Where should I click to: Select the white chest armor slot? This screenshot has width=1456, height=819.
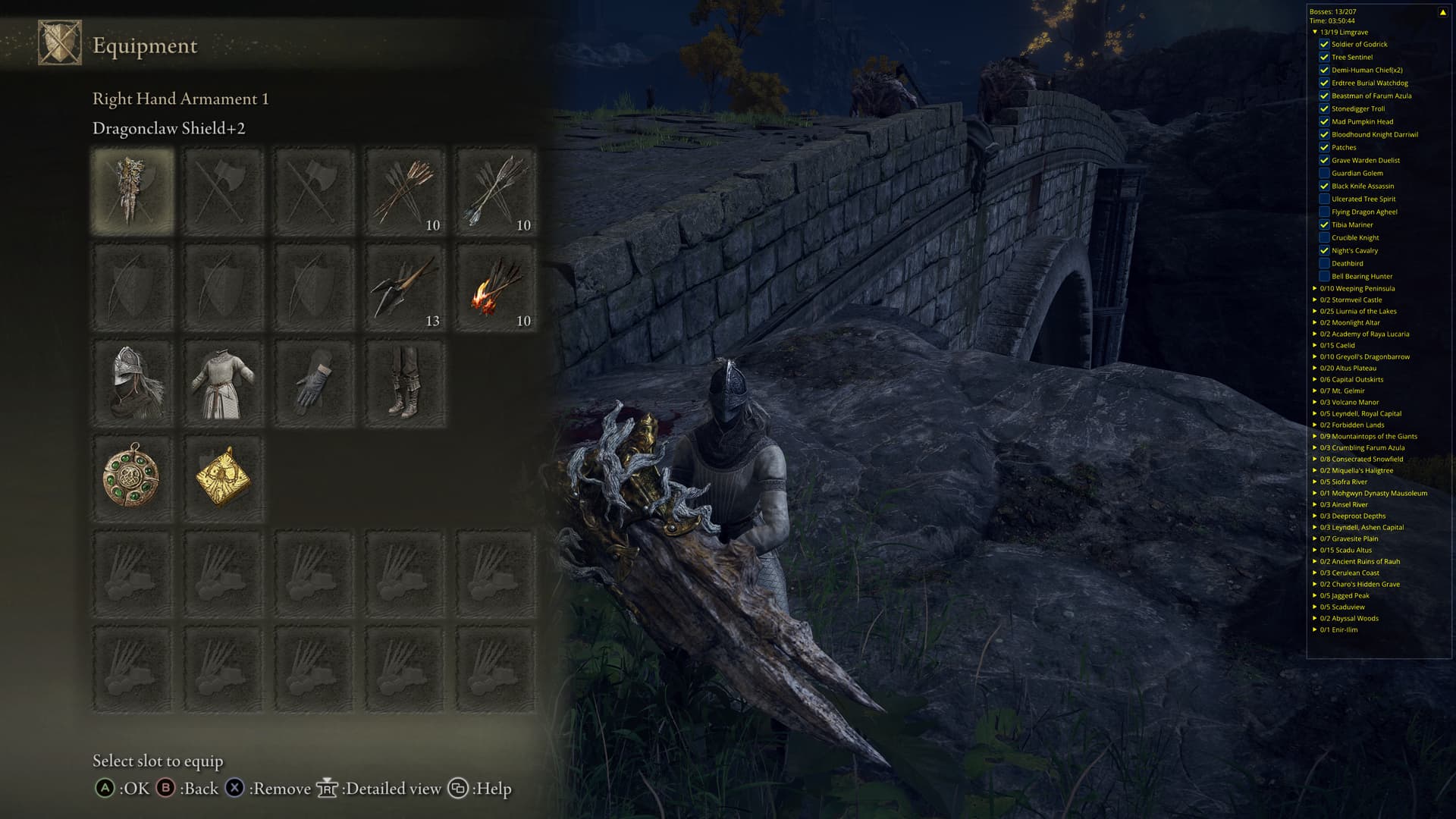coord(223,383)
